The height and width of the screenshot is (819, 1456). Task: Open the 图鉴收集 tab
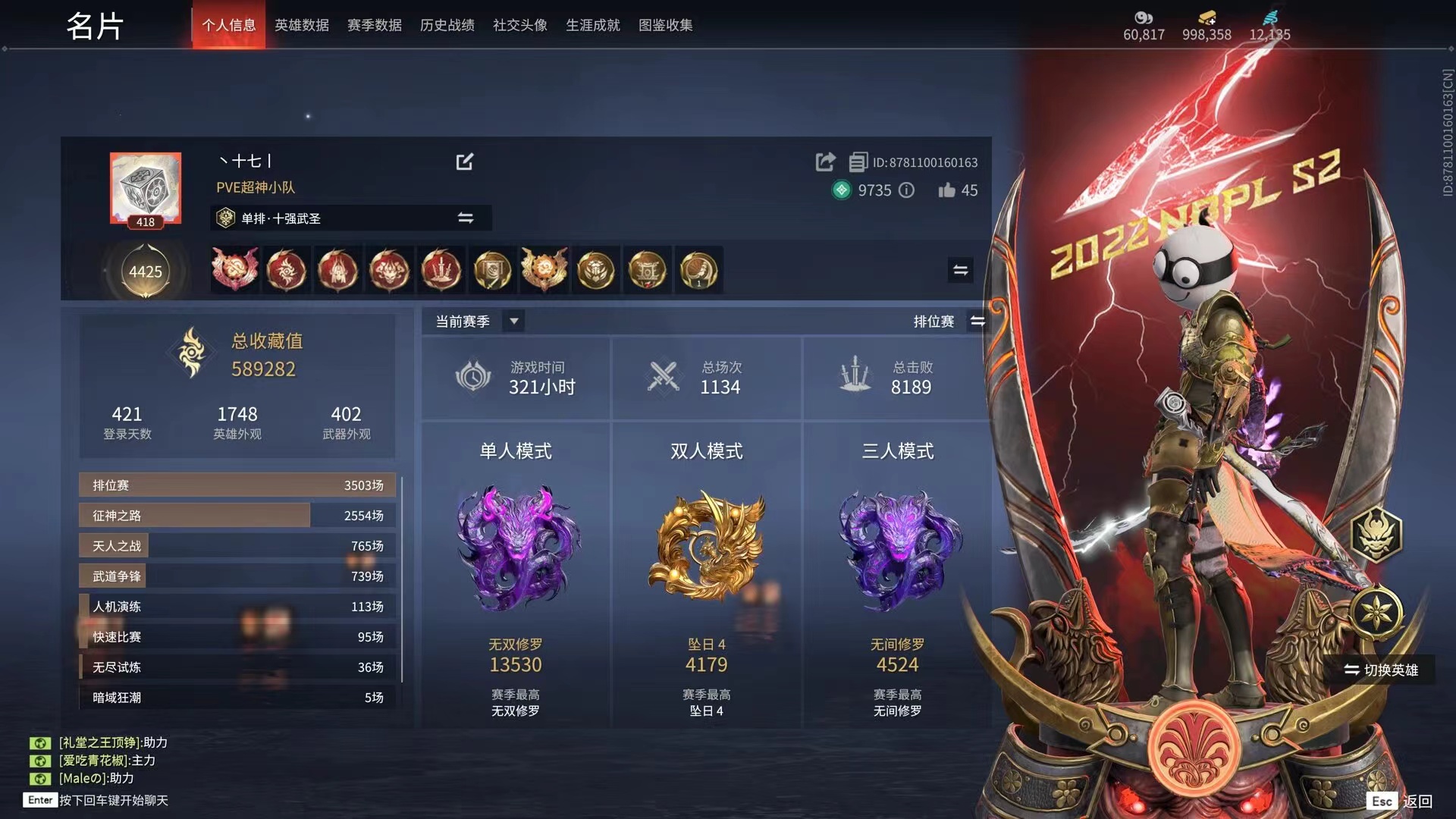pos(665,25)
